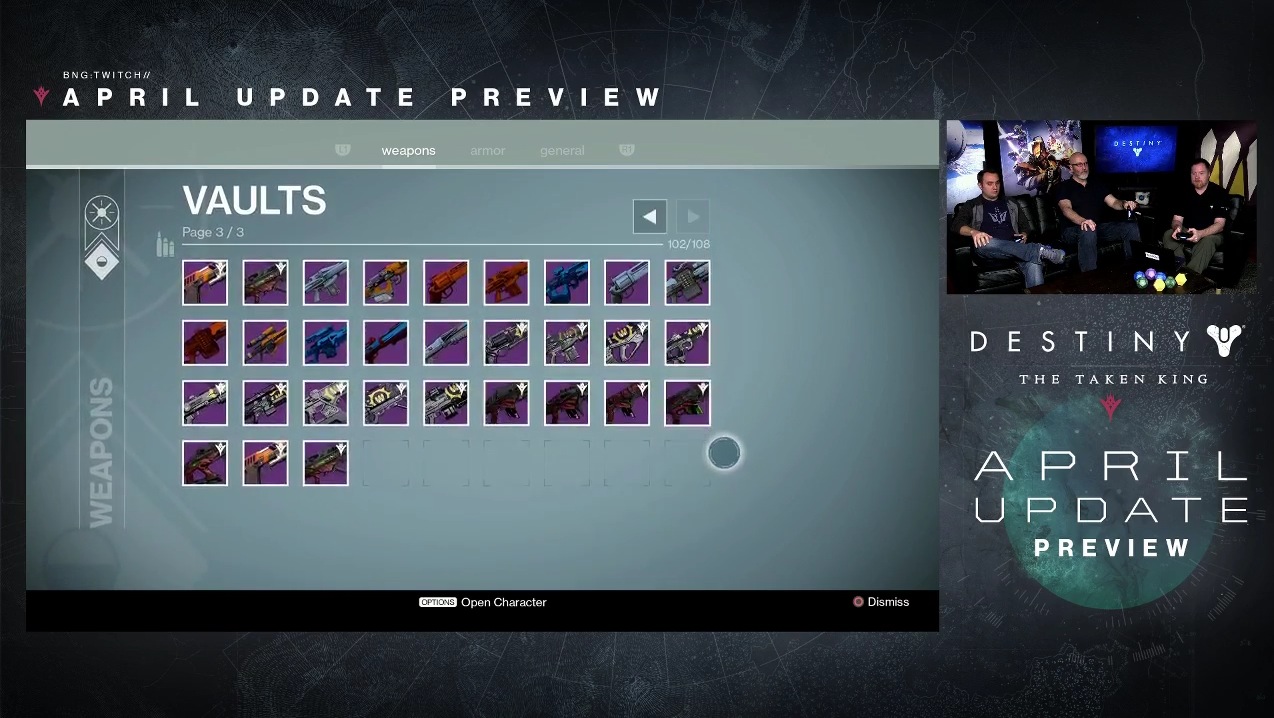
Task: Select the orange revolver weapon slot
Action: tap(446, 283)
